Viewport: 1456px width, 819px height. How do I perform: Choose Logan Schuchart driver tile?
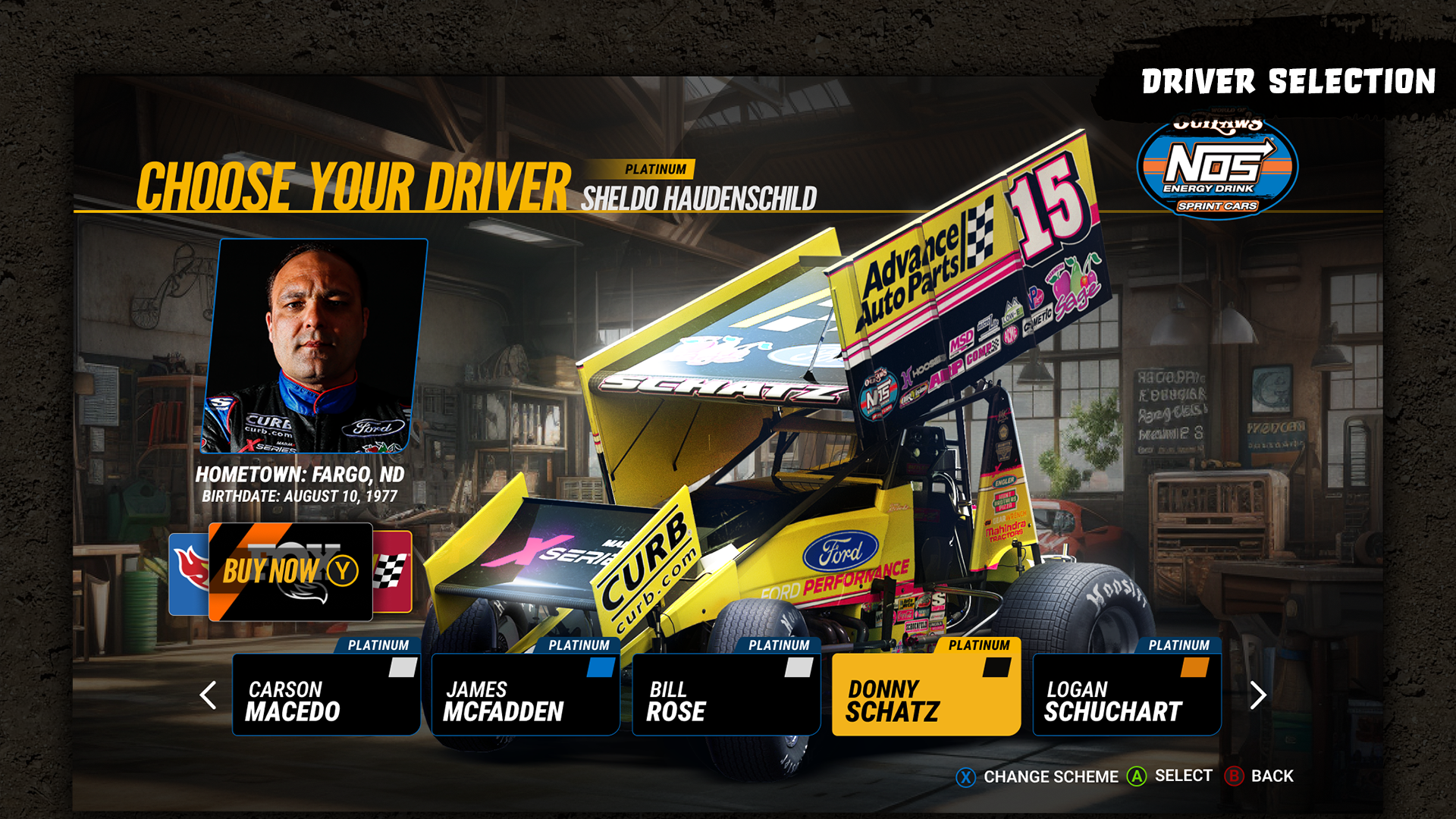tap(1126, 694)
